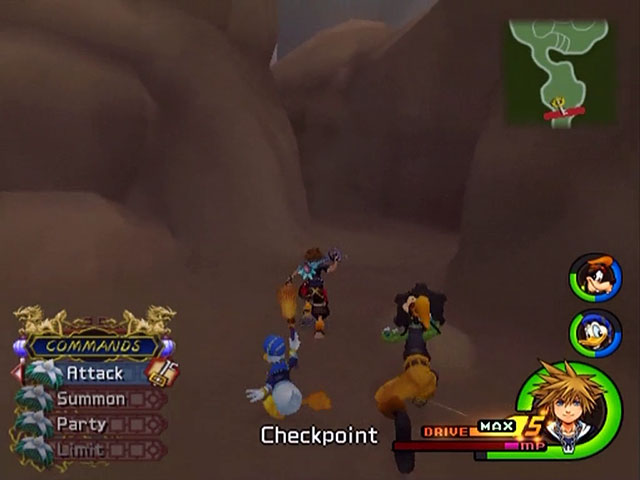Click the area minimap
The width and height of the screenshot is (640, 480).
tap(559, 72)
